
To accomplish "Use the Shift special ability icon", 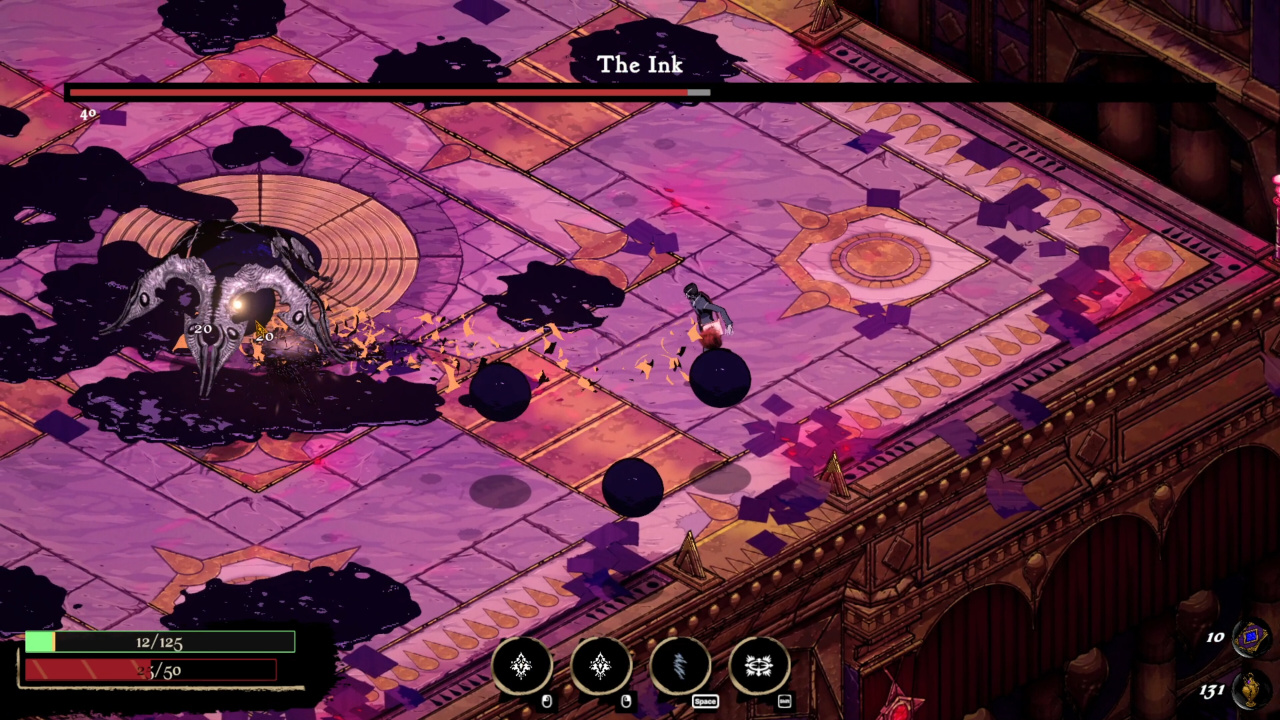I will [x=759, y=665].
